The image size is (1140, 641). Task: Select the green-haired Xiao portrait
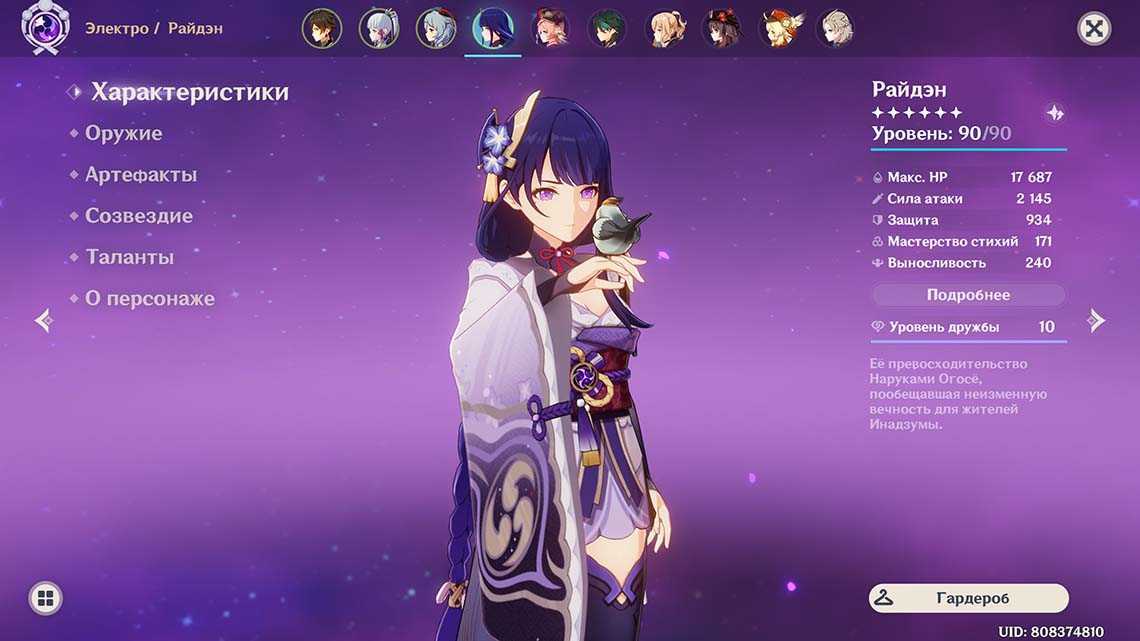(x=608, y=29)
